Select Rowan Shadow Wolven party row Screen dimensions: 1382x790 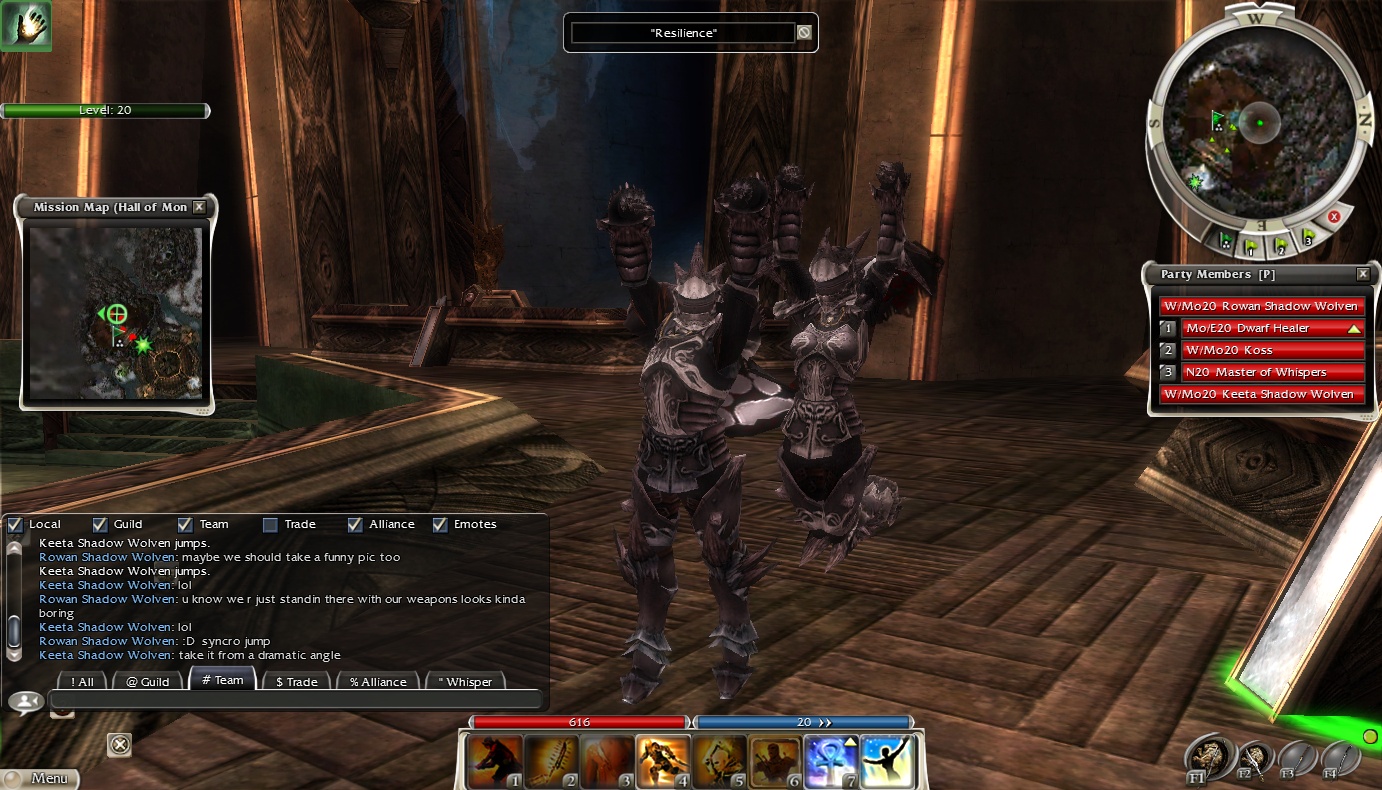pos(1261,306)
